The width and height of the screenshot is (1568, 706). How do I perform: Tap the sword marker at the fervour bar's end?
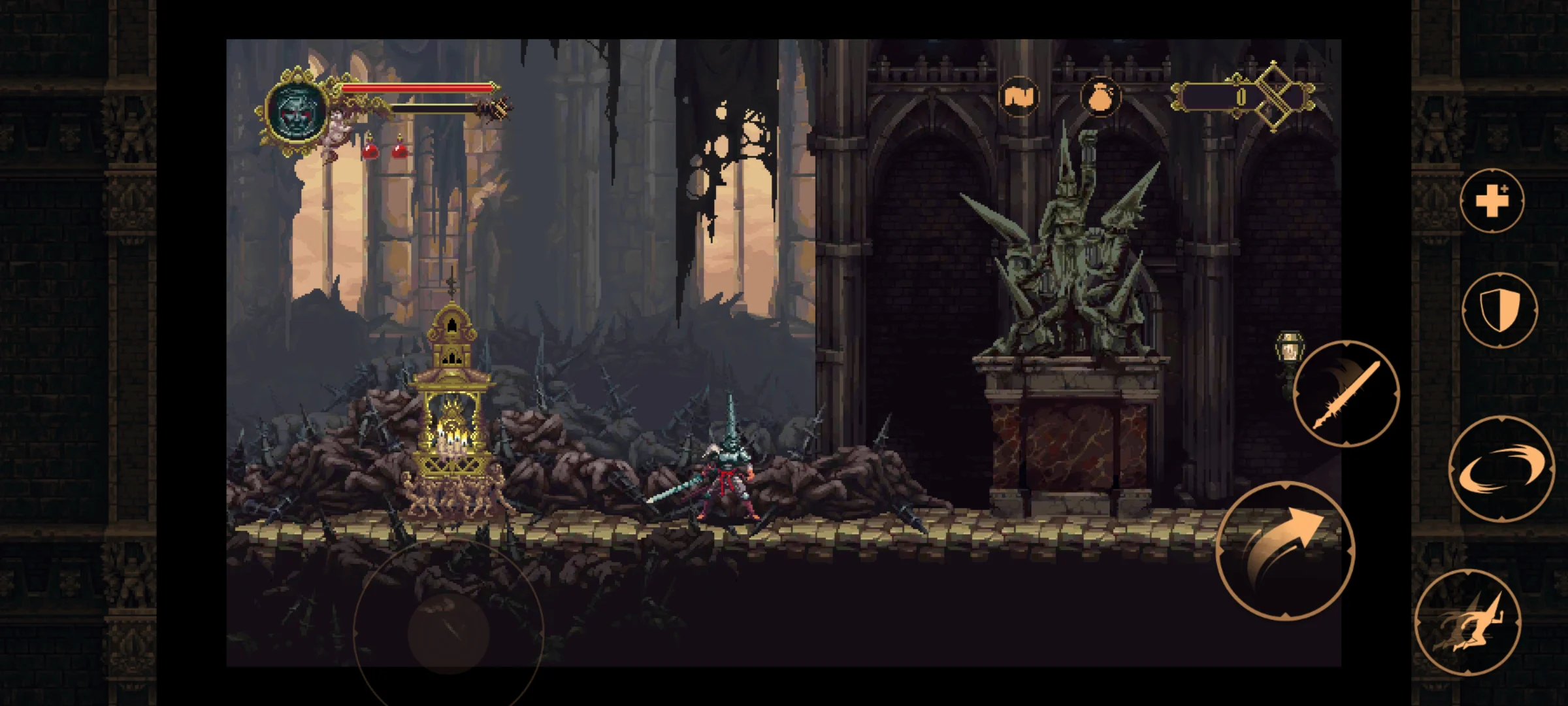click(x=500, y=107)
